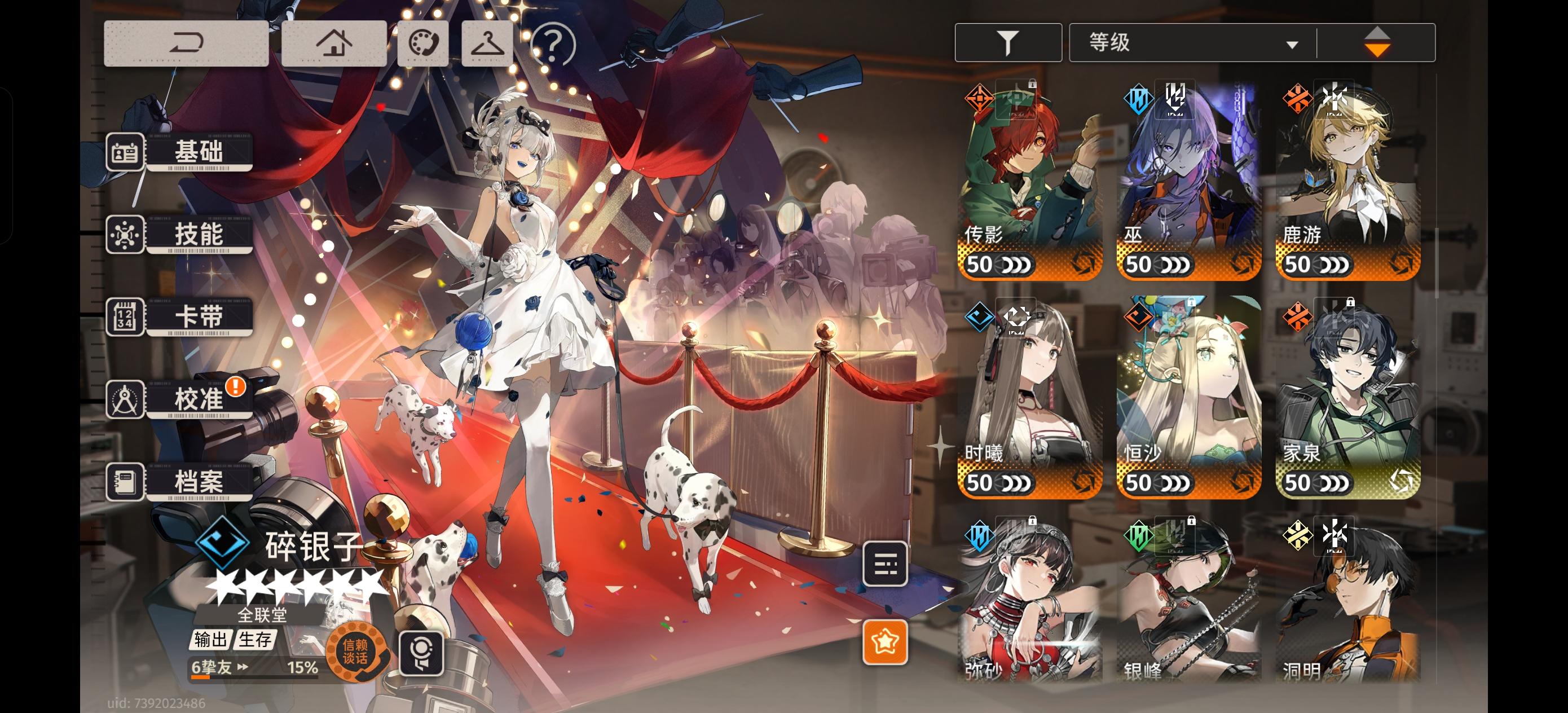This screenshot has height=713, width=1568.
Task: Open the help question mark icon
Action: tap(553, 43)
